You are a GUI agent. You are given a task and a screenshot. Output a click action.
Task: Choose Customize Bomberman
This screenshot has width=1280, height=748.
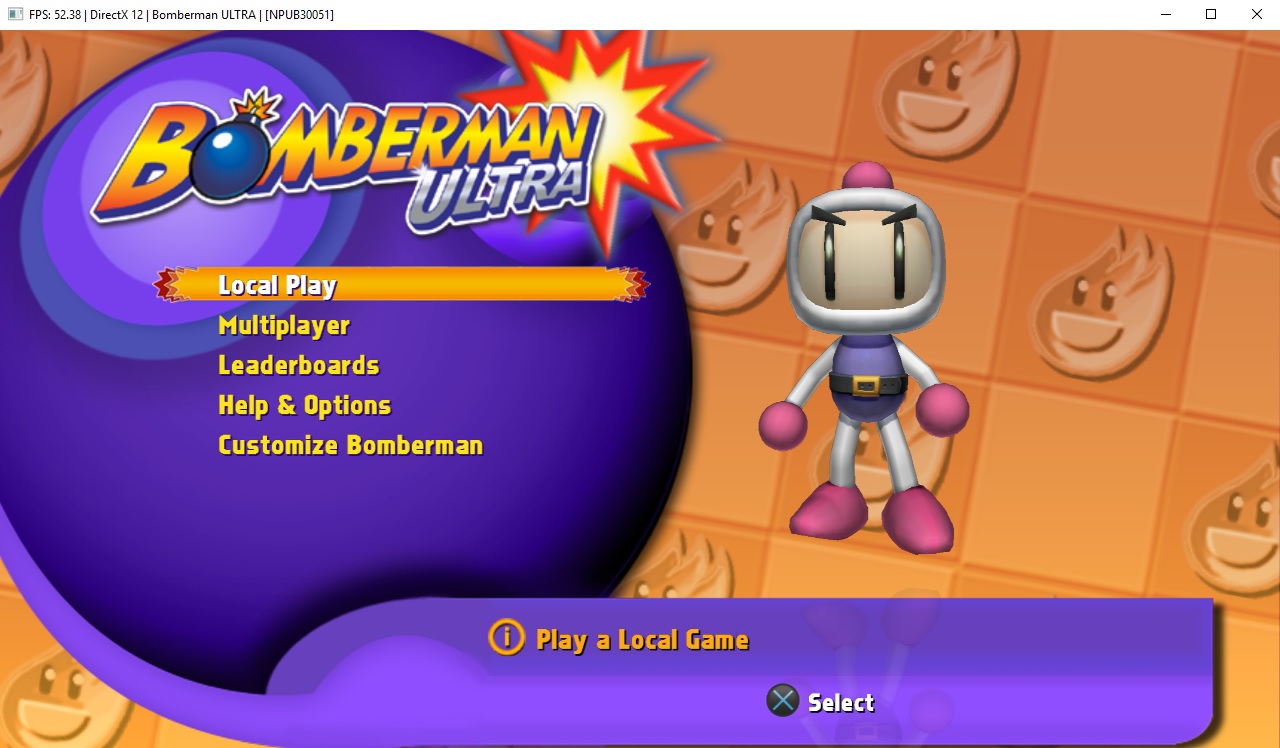coord(350,446)
